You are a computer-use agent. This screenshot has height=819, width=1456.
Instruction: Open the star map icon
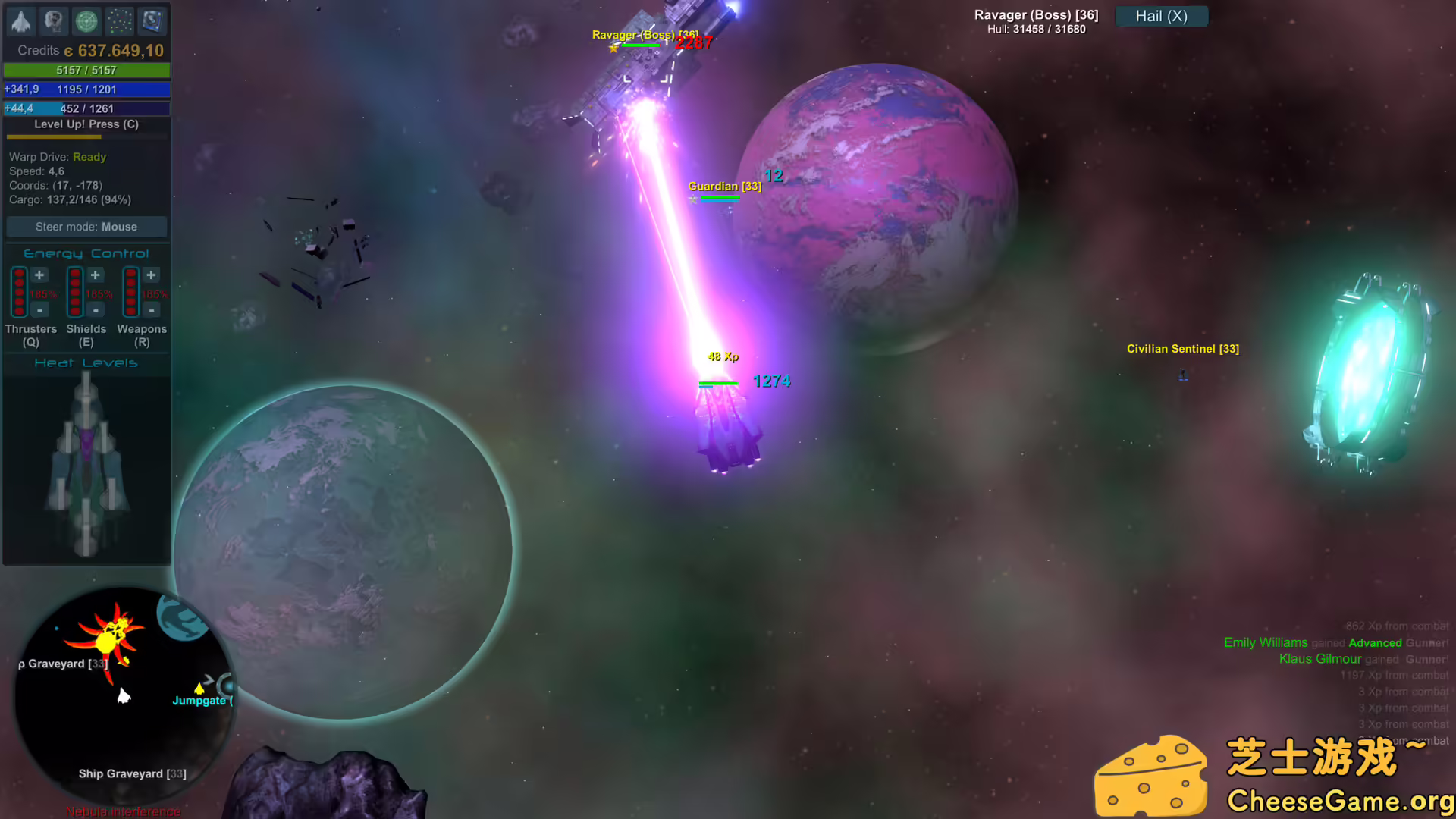click(x=118, y=21)
